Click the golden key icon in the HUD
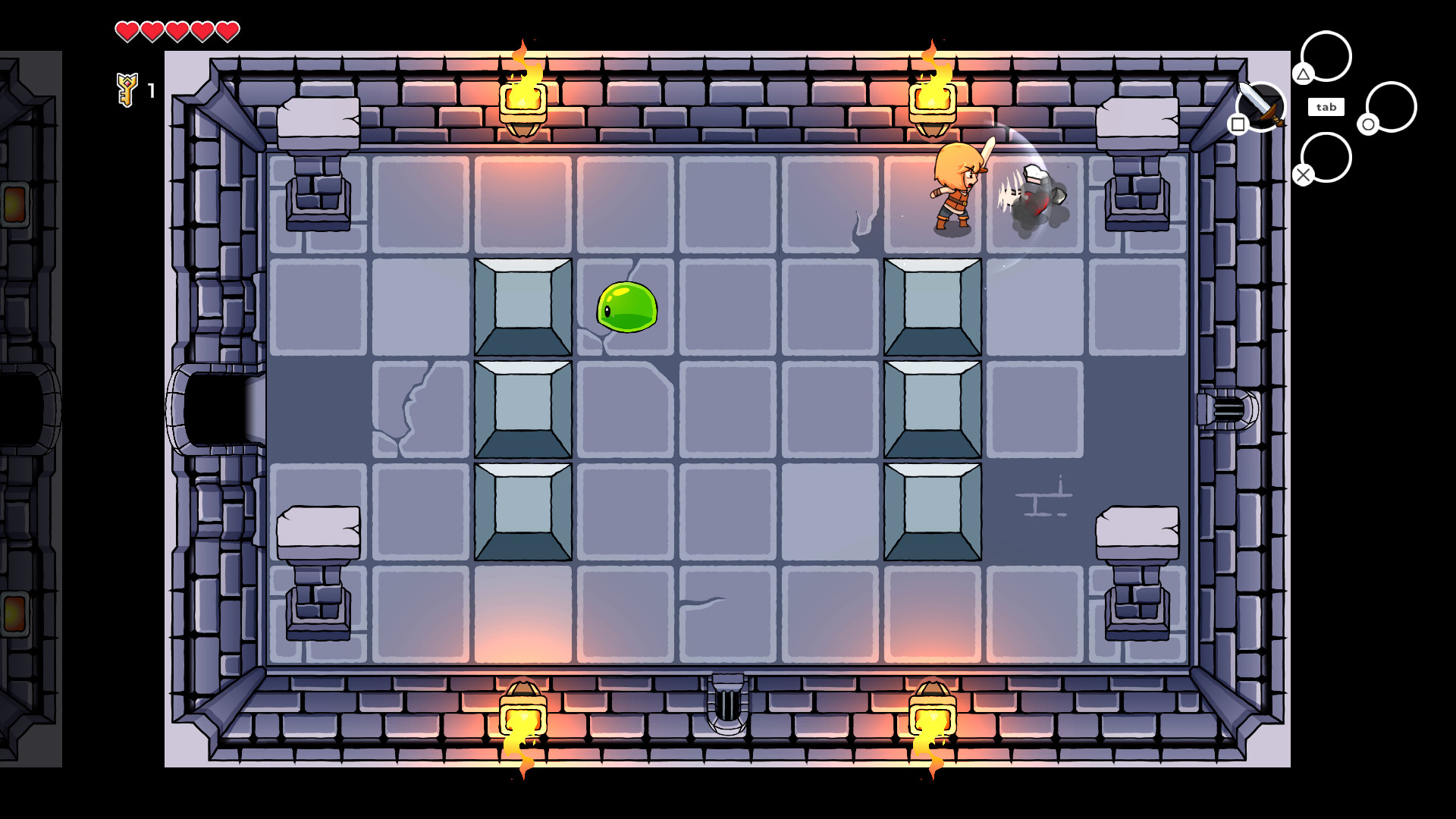 pos(127,89)
